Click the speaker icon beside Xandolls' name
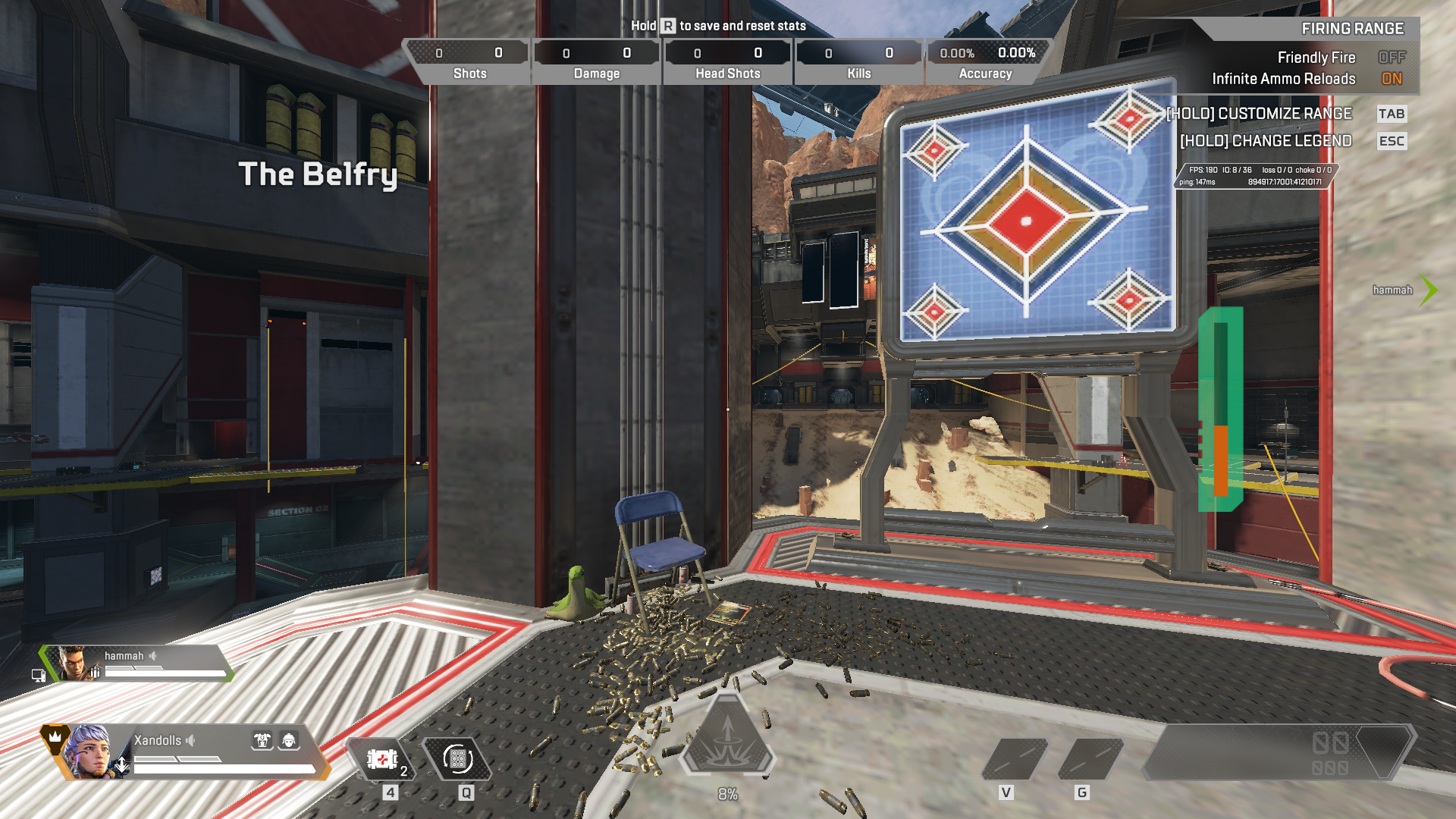The image size is (1456, 819). [x=191, y=740]
